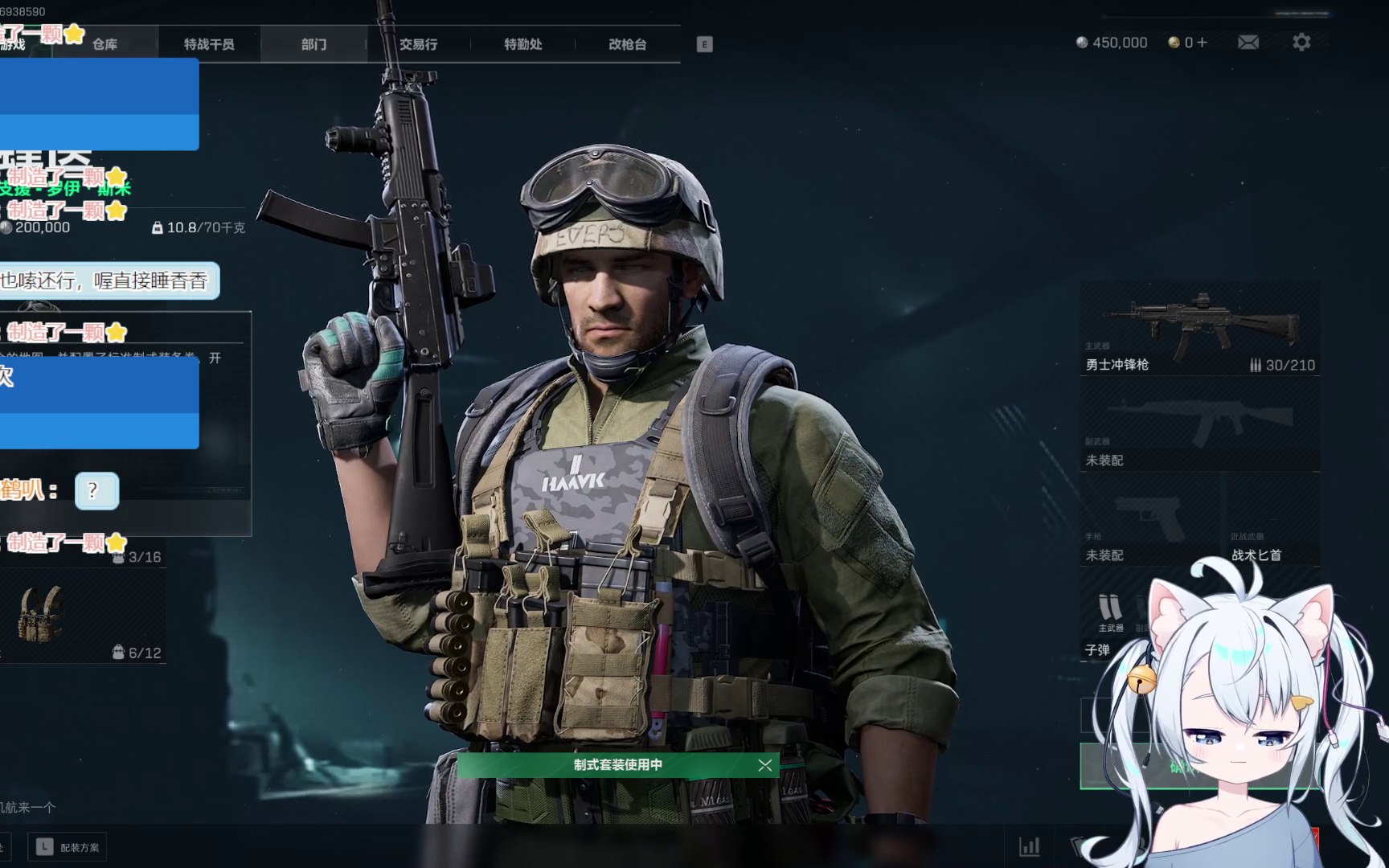Screen dimensions: 1389x868
Task: Open the bar chart stats icon
Action: [1029, 846]
